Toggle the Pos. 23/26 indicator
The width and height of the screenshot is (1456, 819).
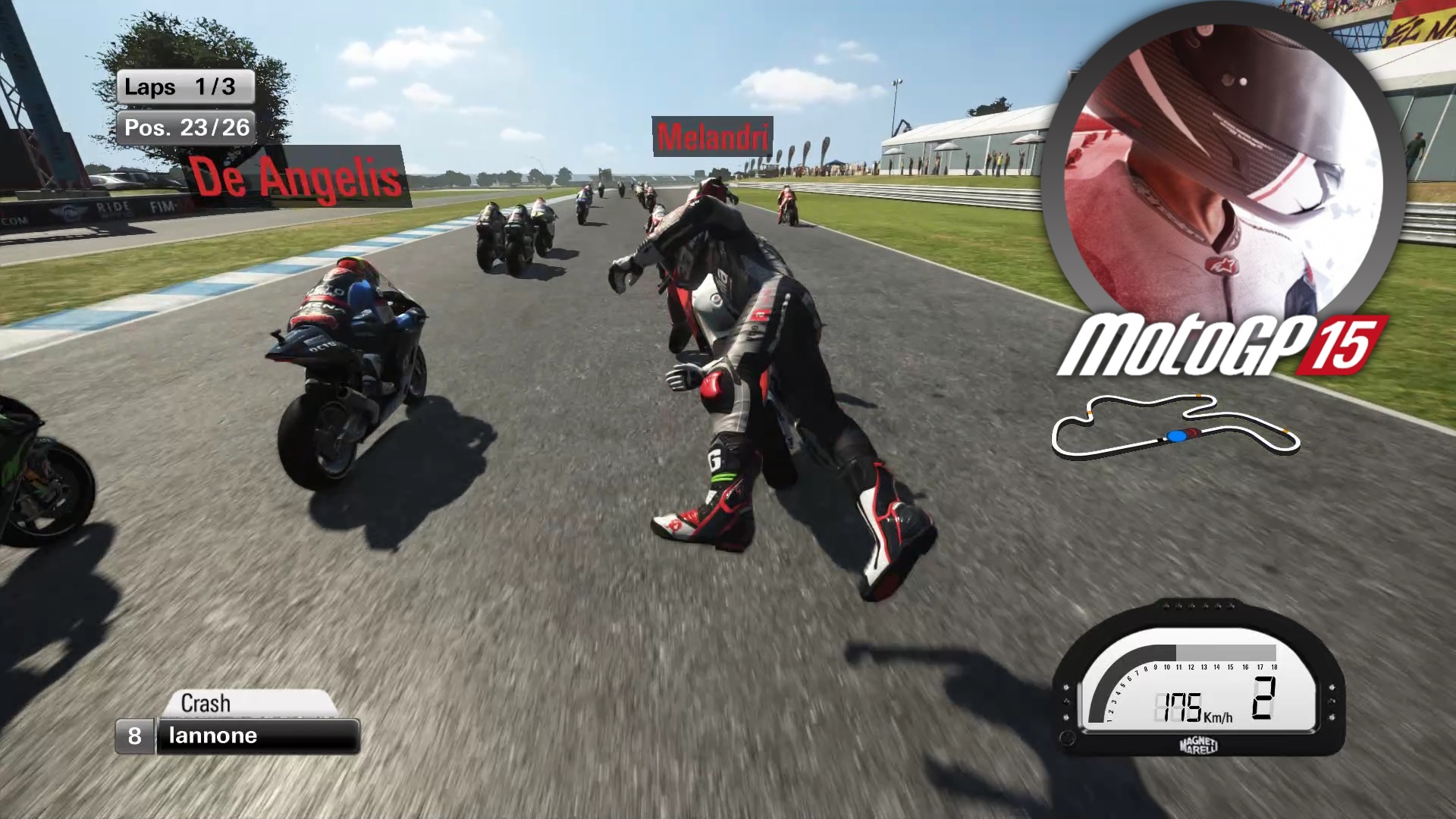point(186,127)
